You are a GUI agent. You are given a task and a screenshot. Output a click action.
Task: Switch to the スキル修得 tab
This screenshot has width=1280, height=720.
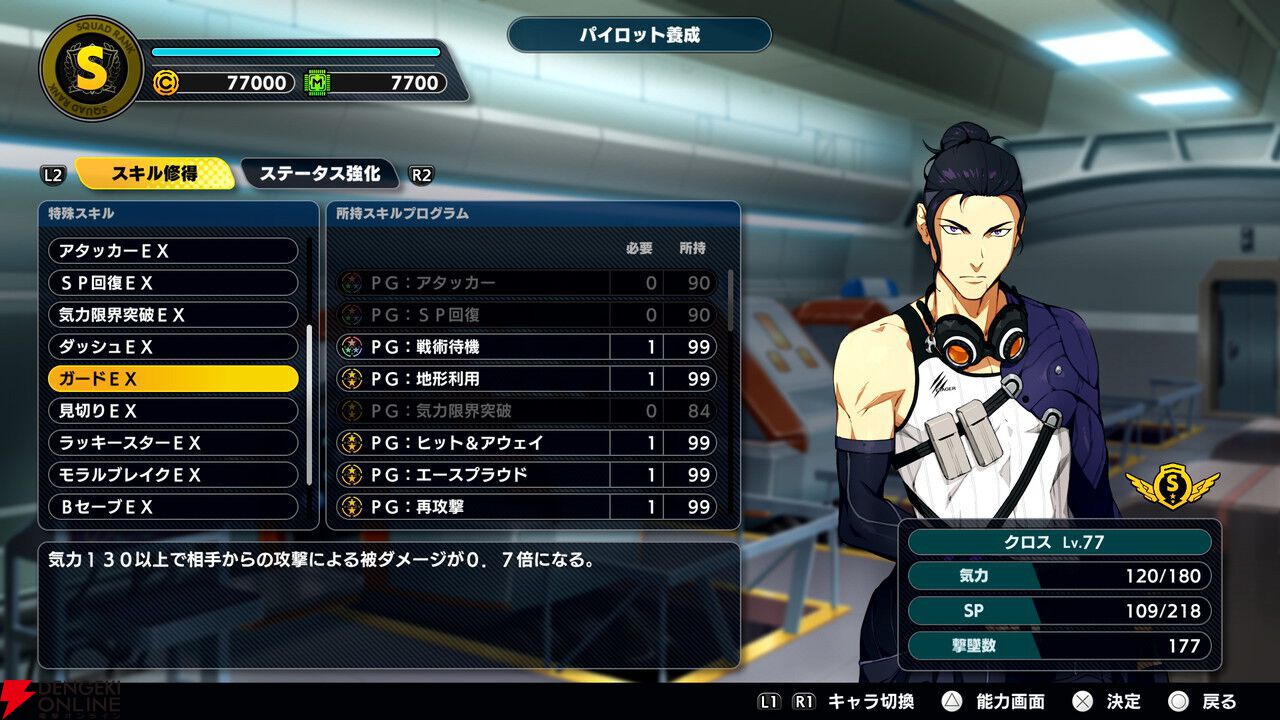[x=154, y=173]
